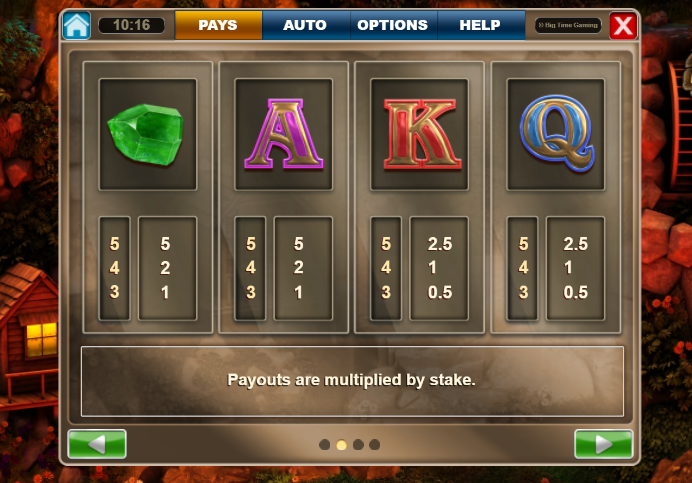Click the Big Time Gaming logo

click(568, 25)
